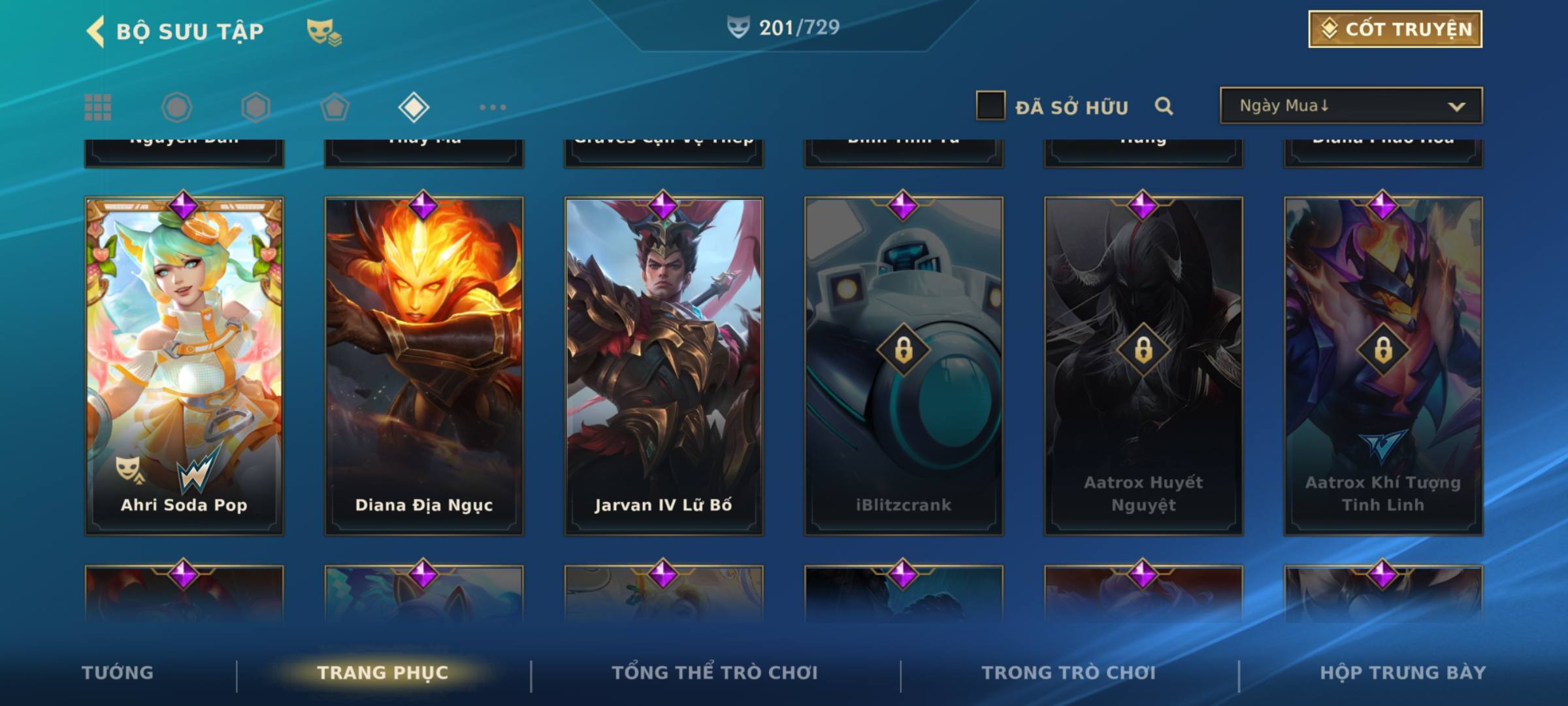Open the Tổng Thể Trò Chơi tab
Screen dimensions: 1568x706
click(x=715, y=673)
